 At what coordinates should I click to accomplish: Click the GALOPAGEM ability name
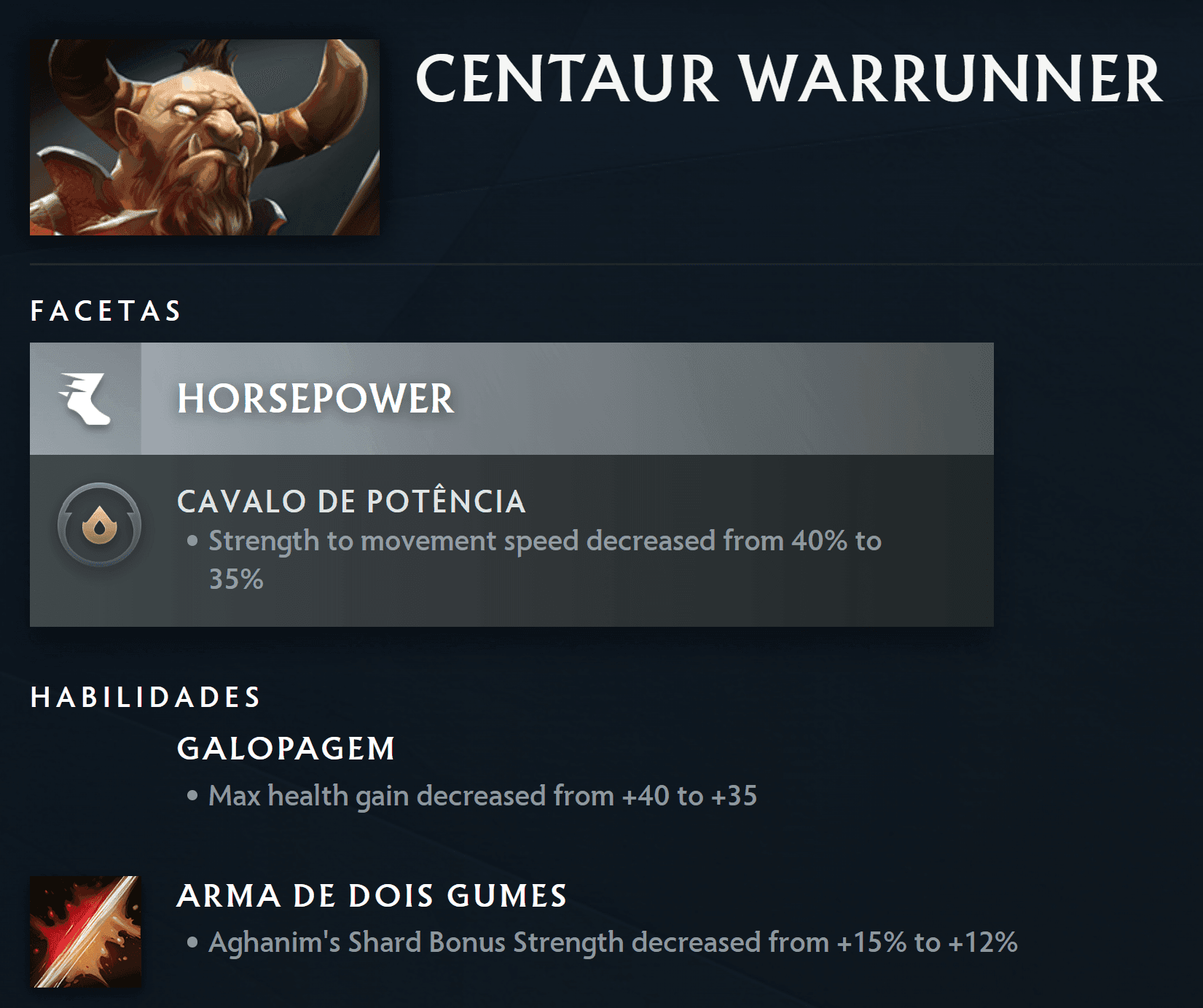[286, 747]
